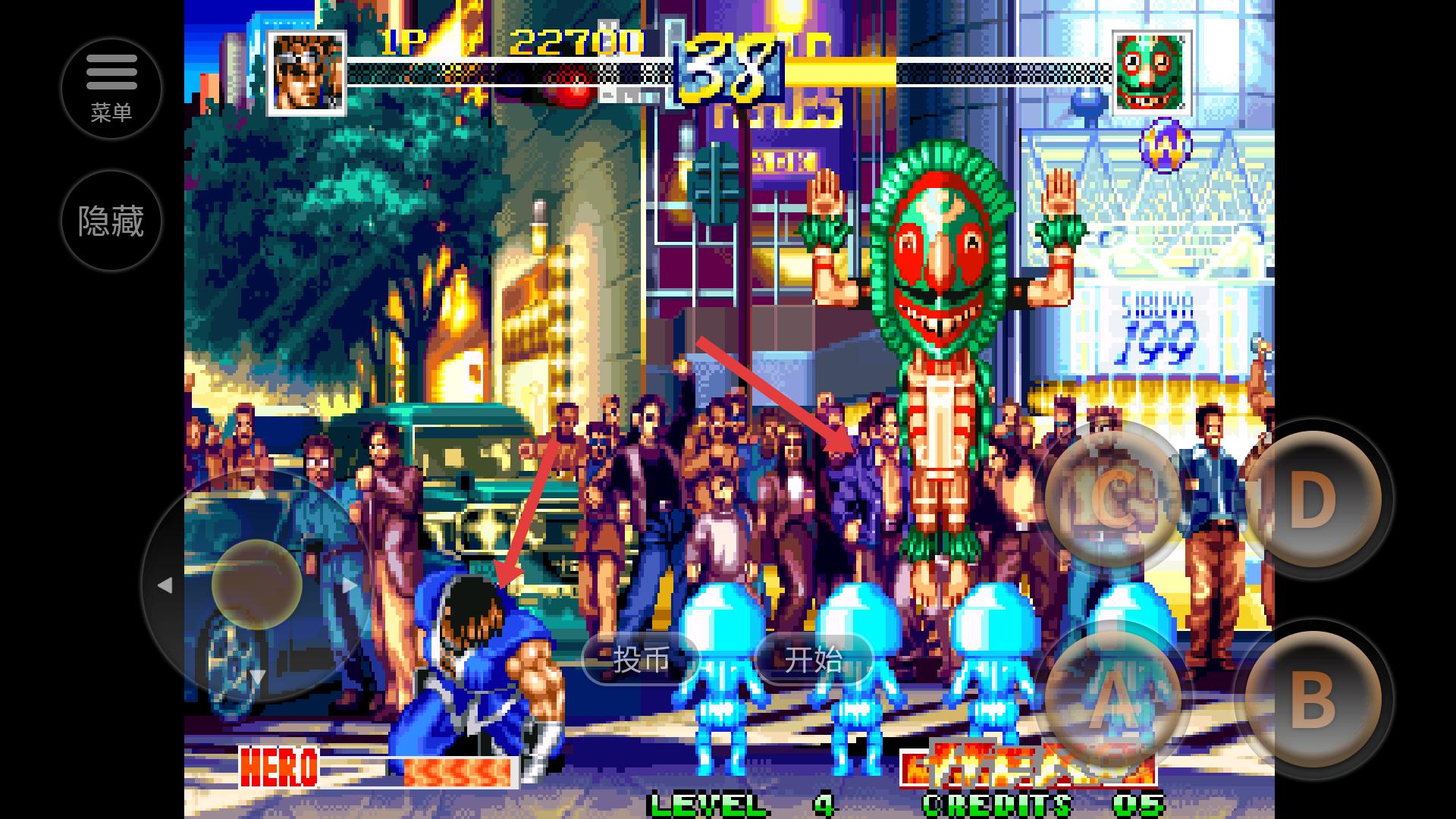
Task: Open the 菜单 emulator menu
Action: click(x=111, y=89)
